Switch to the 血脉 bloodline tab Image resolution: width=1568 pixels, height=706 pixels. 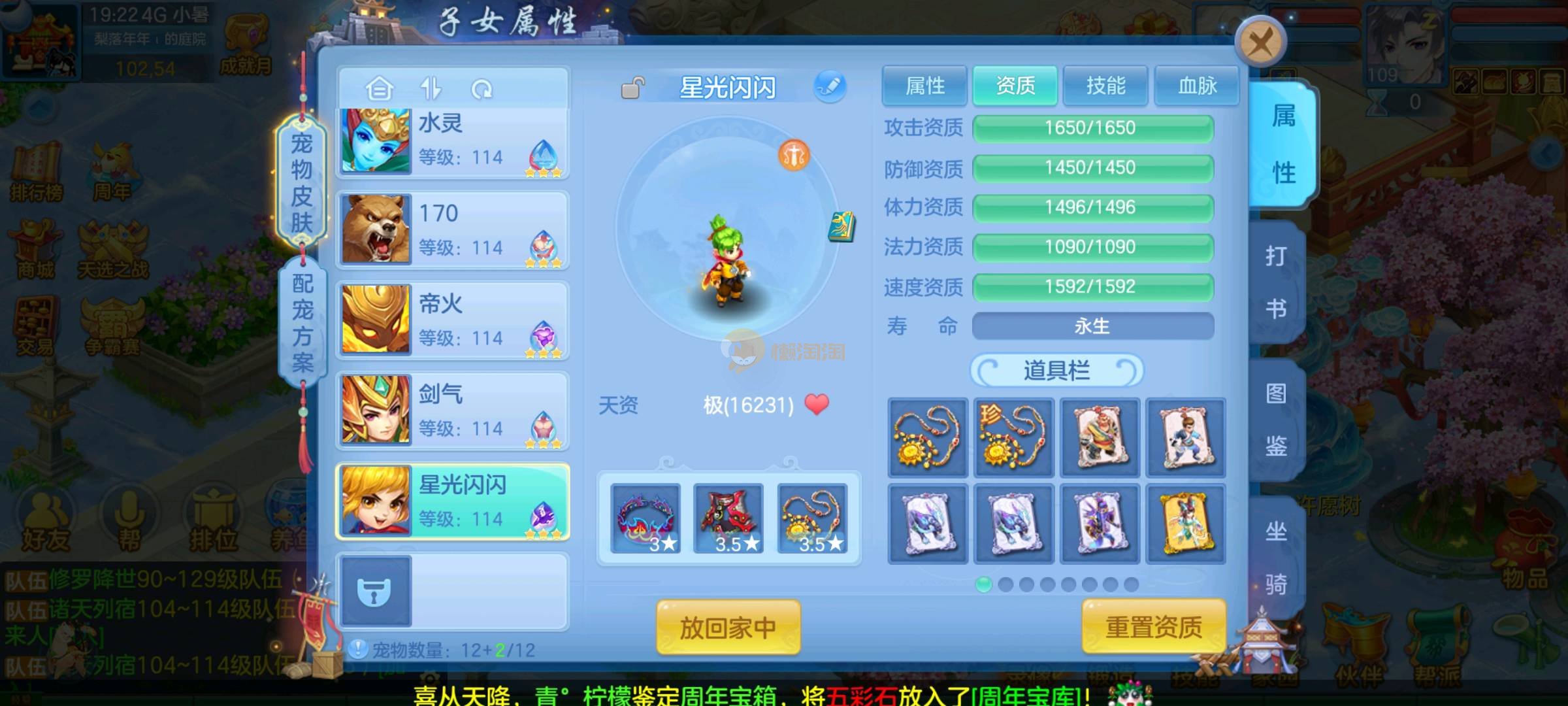coord(1197,86)
